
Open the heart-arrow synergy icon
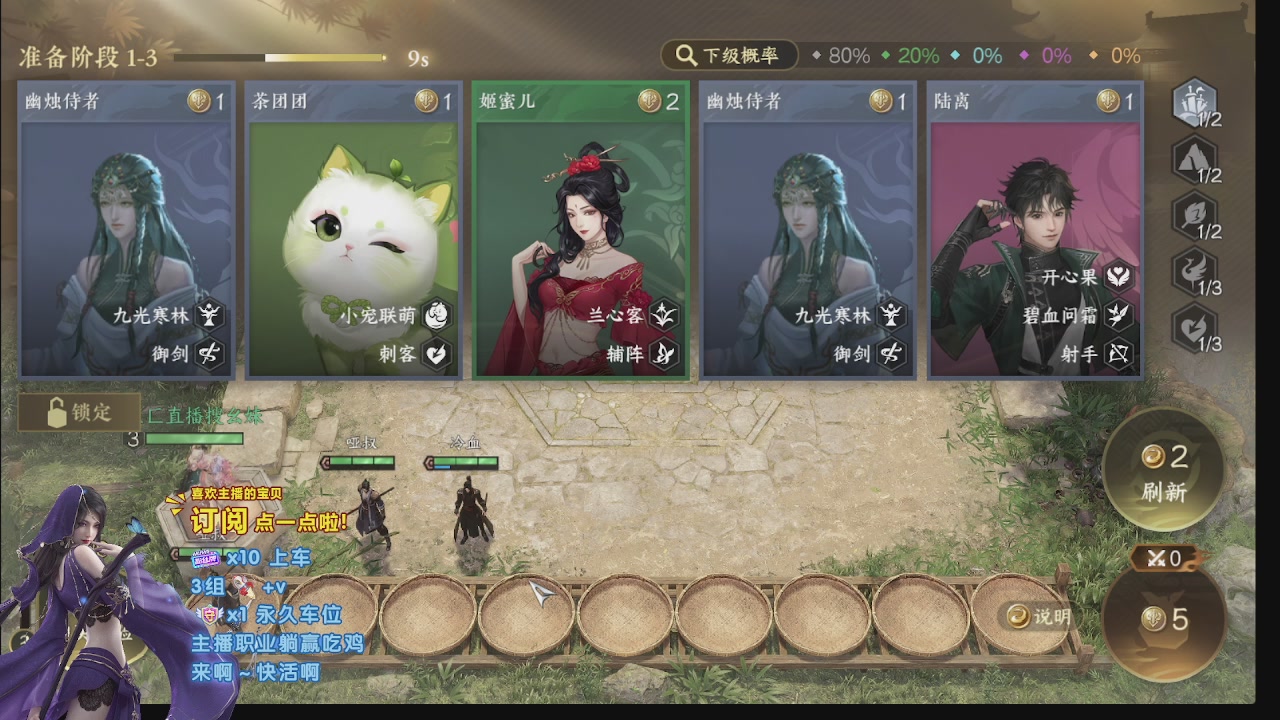pos(1195,326)
